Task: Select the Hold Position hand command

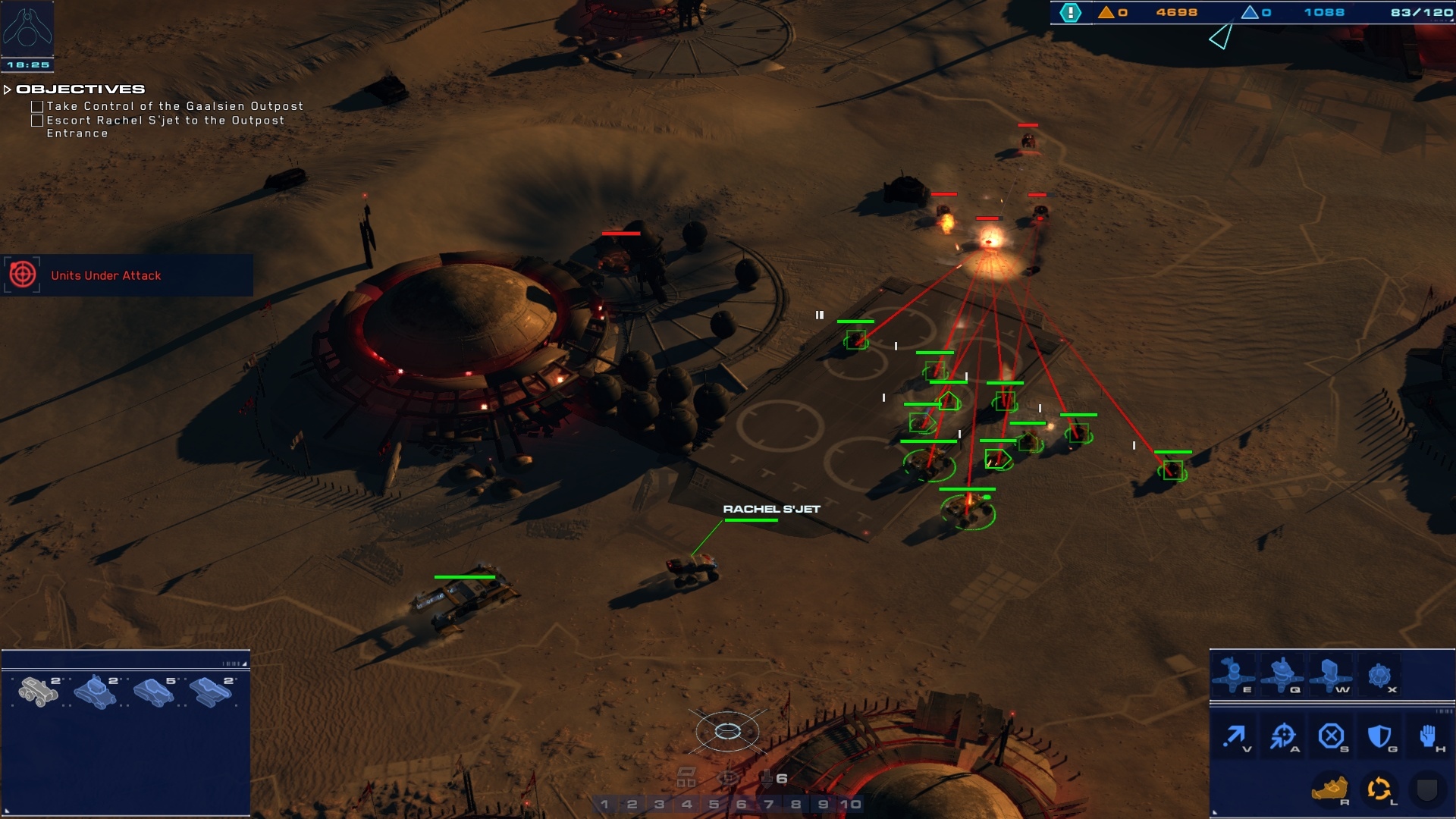Action: [1428, 736]
